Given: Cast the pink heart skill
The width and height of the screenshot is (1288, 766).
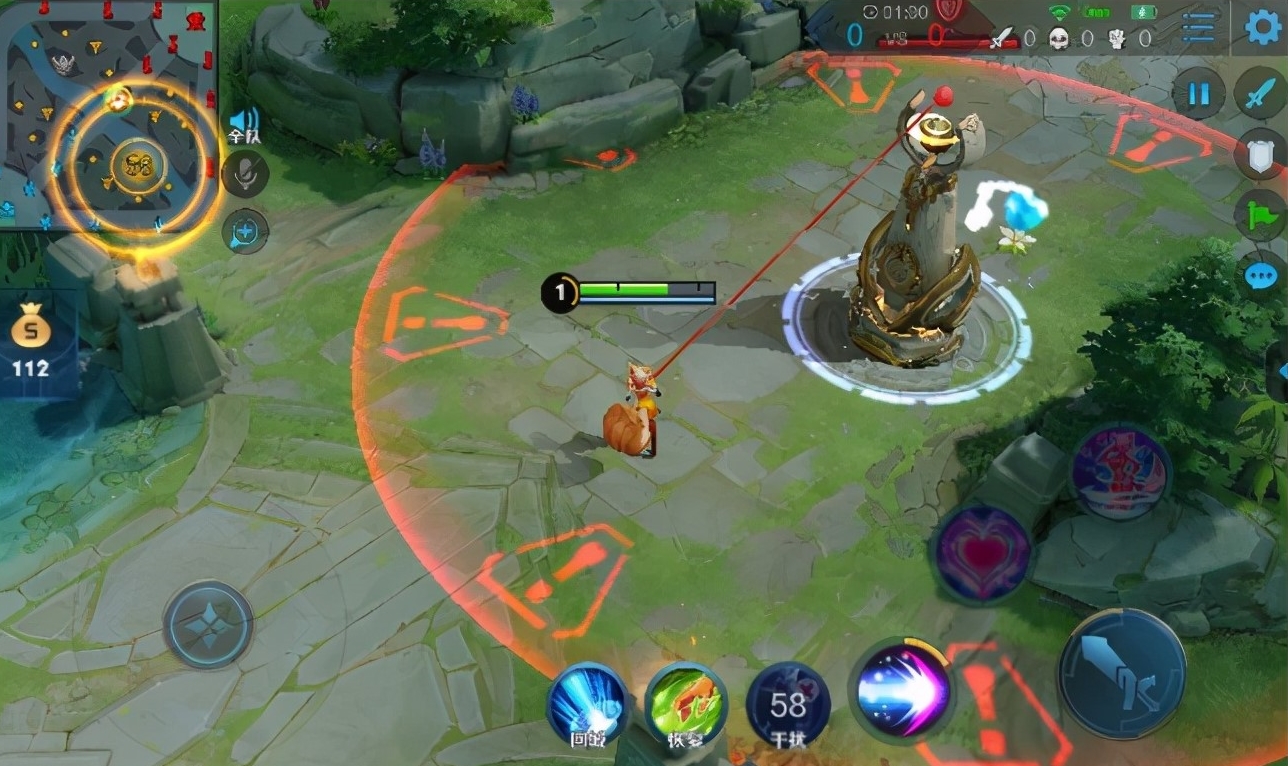Looking at the screenshot, I should pos(981,553).
